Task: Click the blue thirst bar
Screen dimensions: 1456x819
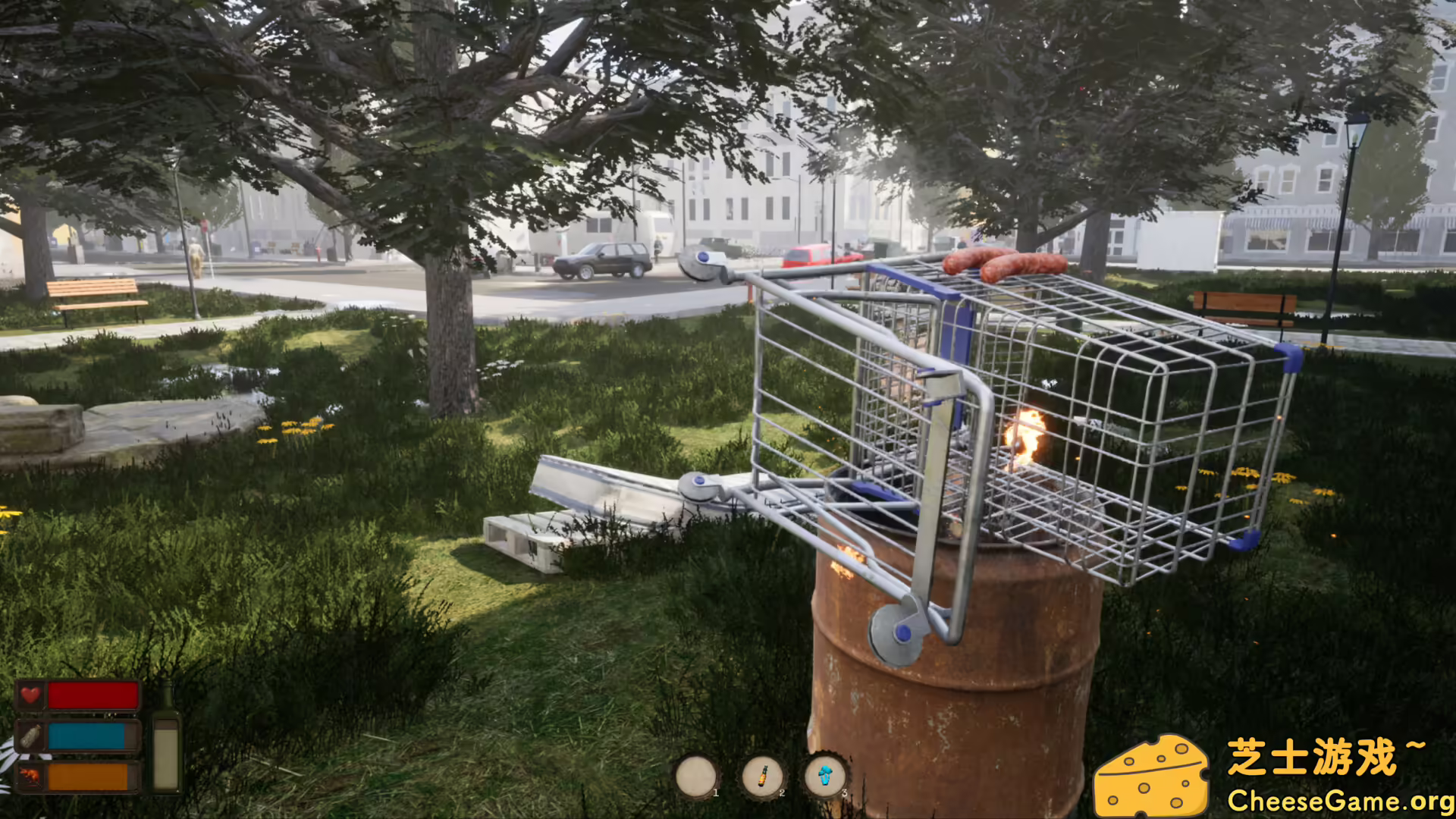Action: point(87,737)
